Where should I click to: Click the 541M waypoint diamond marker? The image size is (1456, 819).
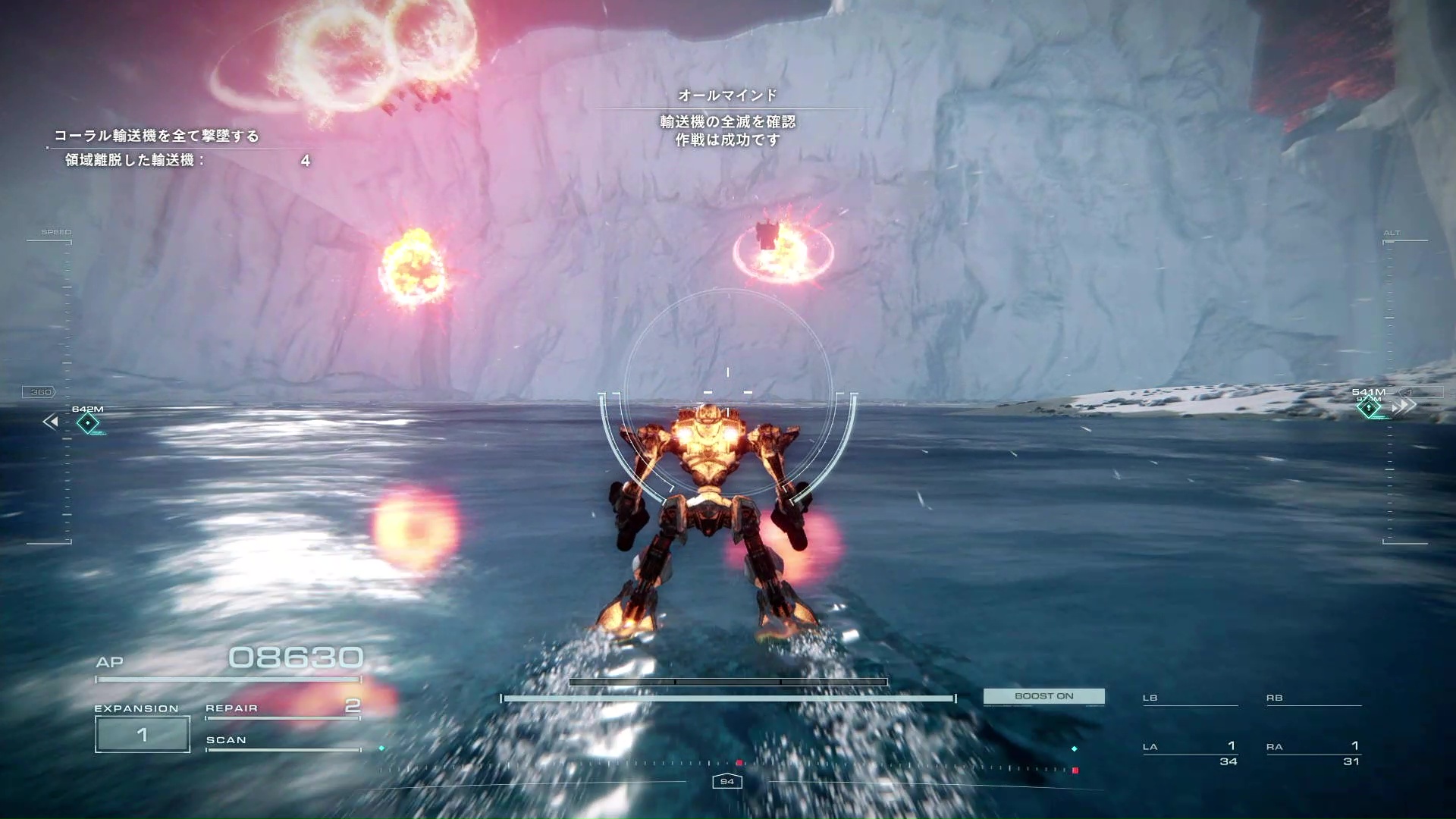pyautogui.click(x=1369, y=408)
